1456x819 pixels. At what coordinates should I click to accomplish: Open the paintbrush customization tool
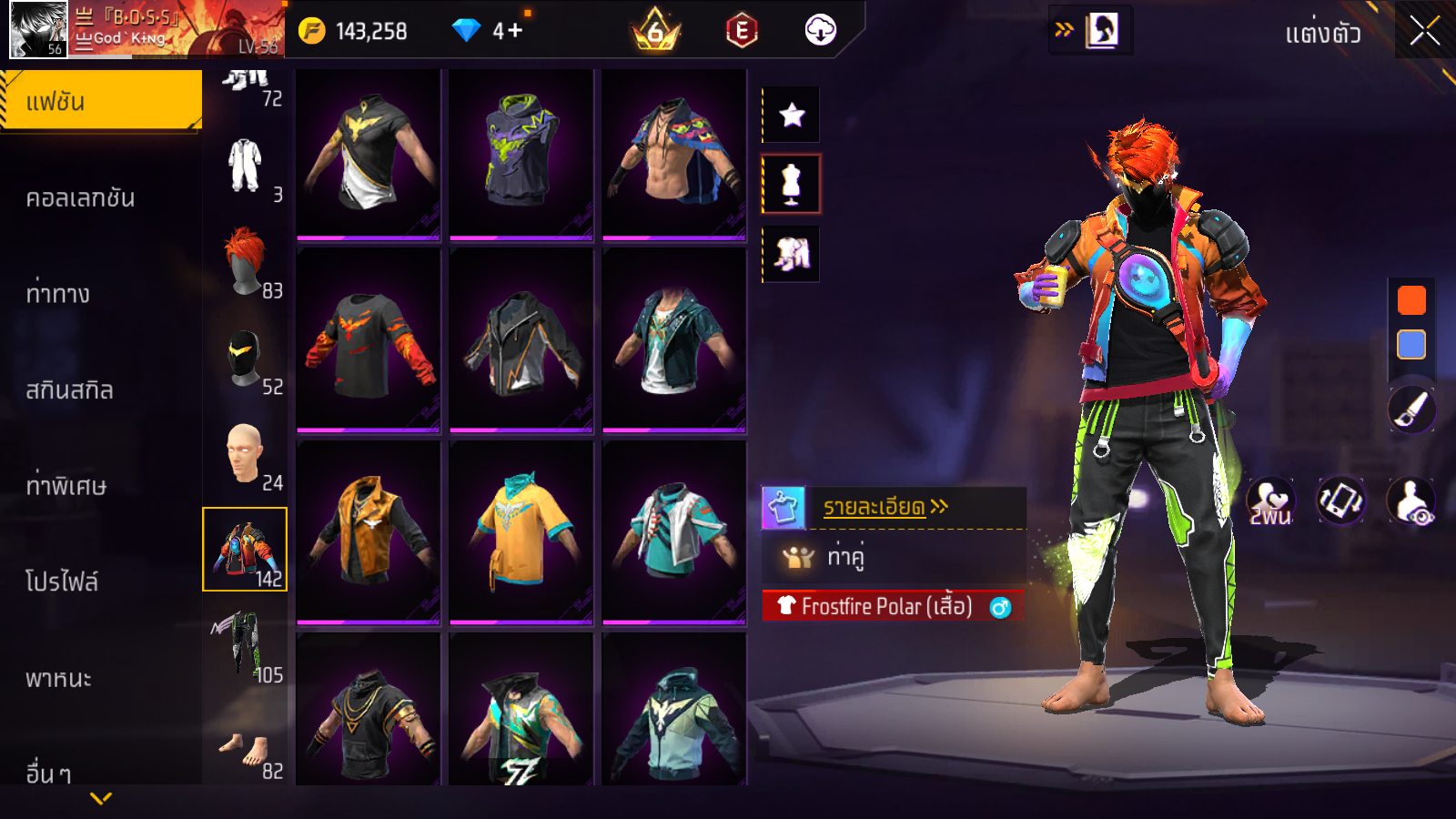(1411, 409)
